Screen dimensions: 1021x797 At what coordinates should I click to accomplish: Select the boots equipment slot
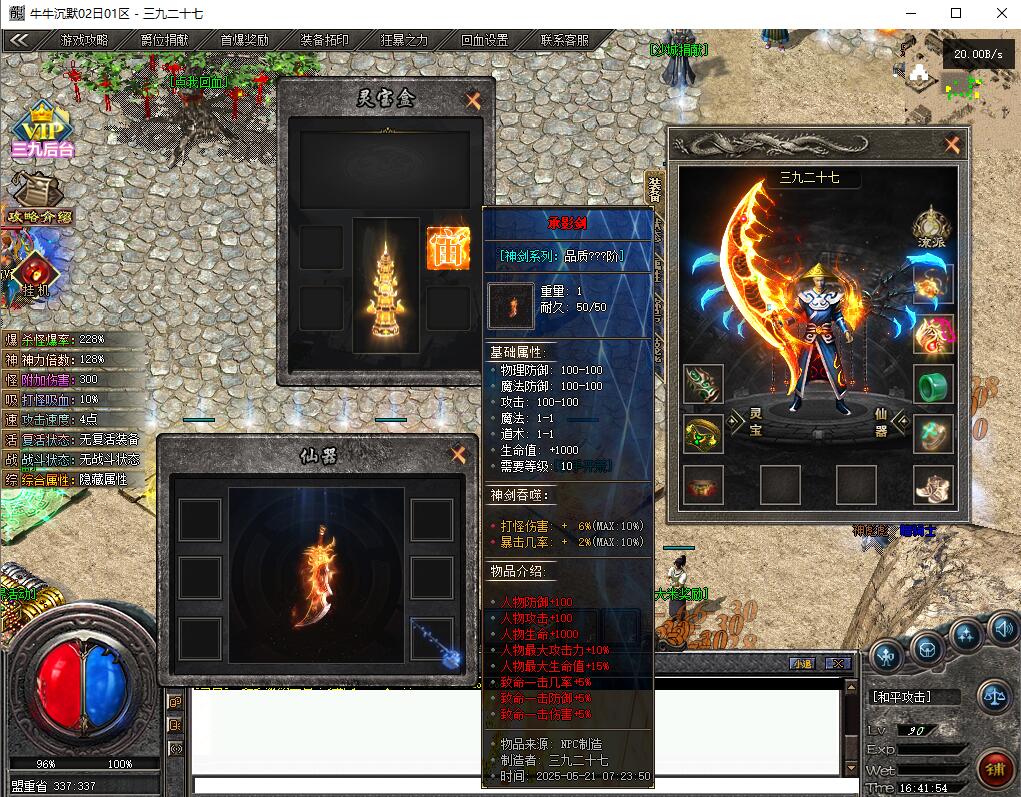point(933,485)
